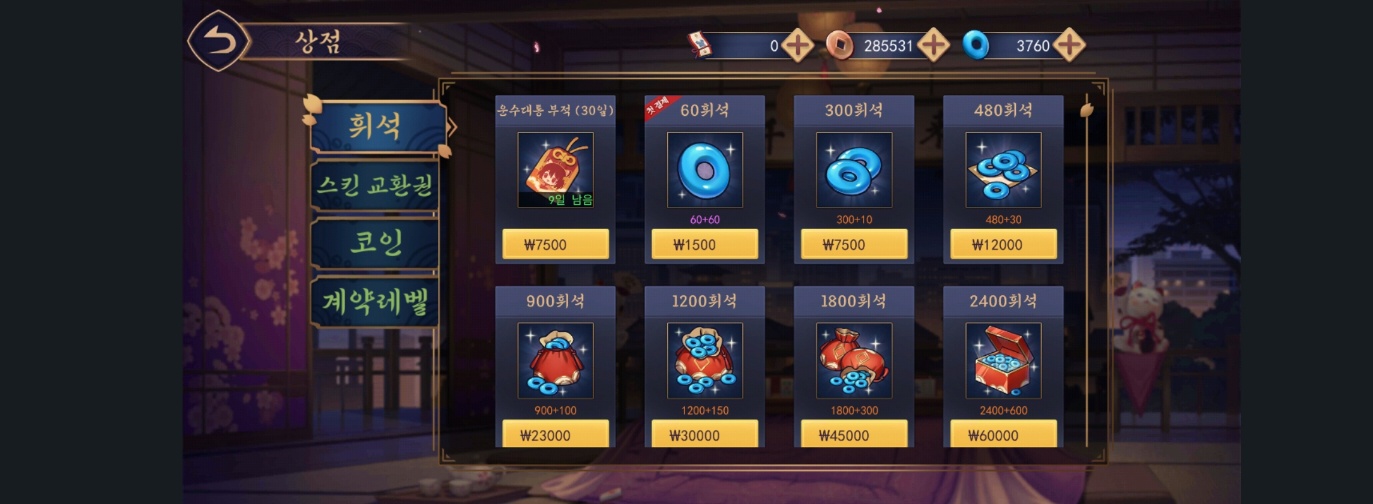Go back using the arrow button

[x=218, y=41]
